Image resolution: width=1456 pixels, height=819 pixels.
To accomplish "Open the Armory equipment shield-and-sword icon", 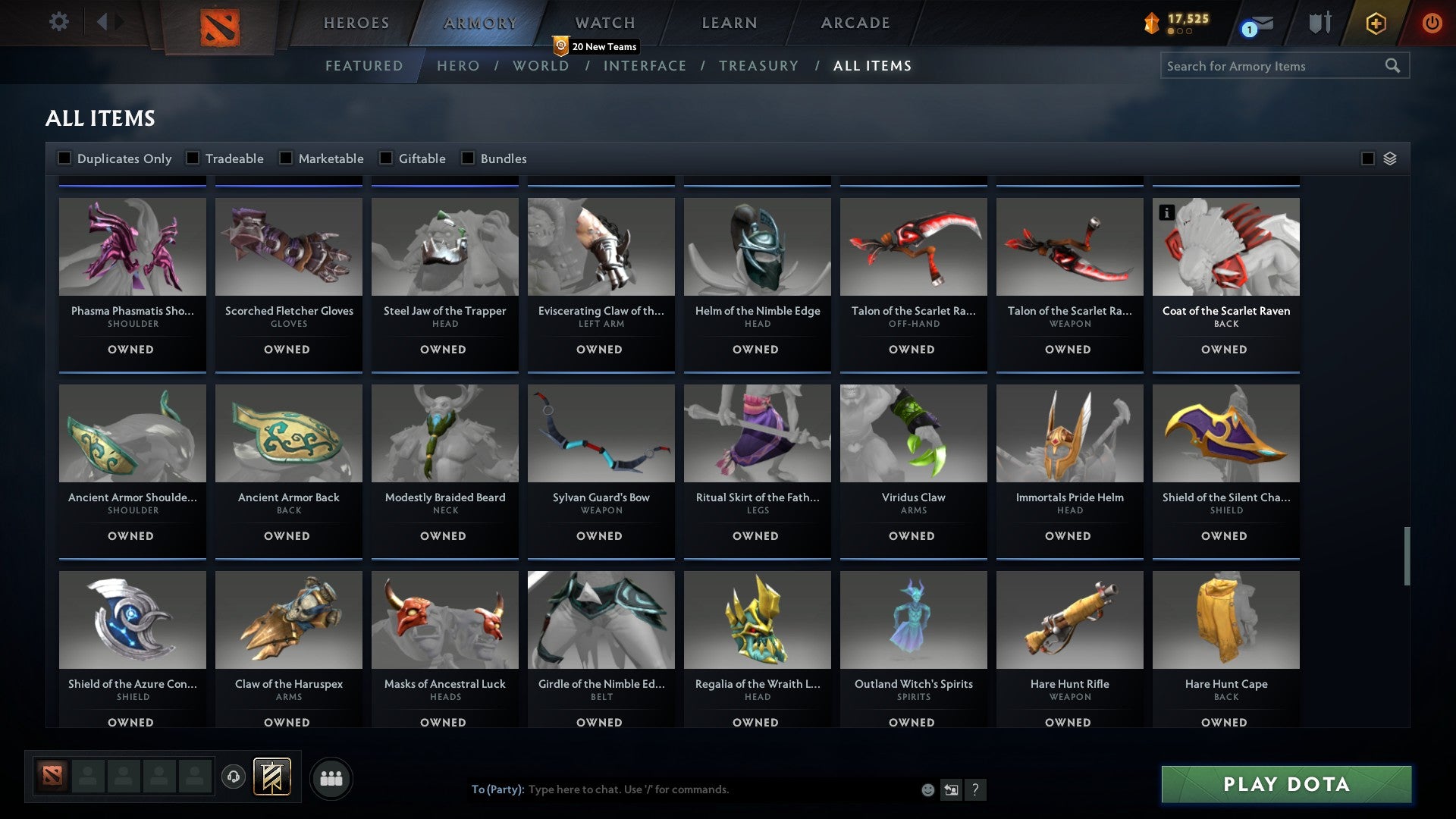I will pyautogui.click(x=1319, y=23).
